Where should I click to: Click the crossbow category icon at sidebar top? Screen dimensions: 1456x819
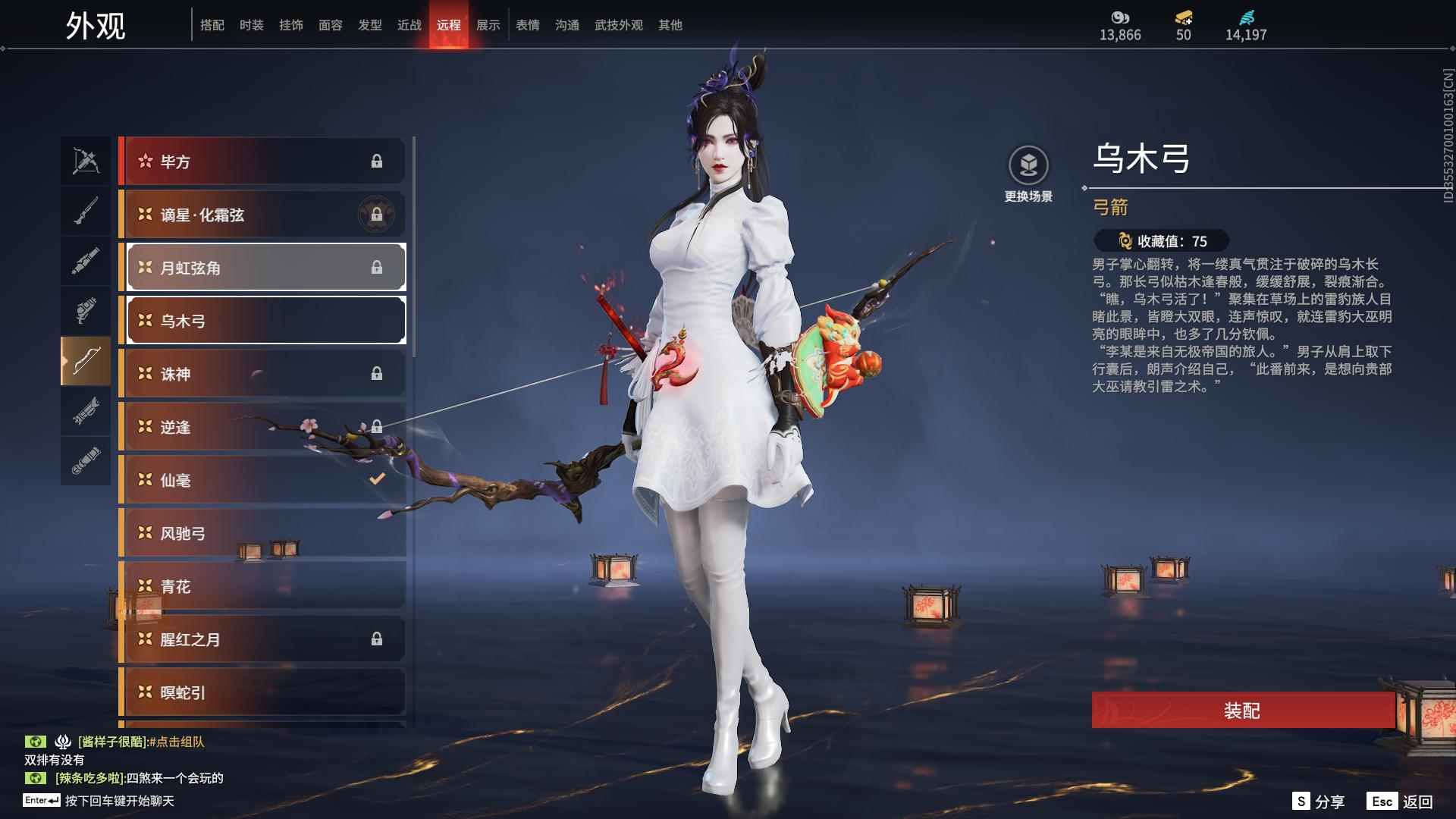(86, 162)
